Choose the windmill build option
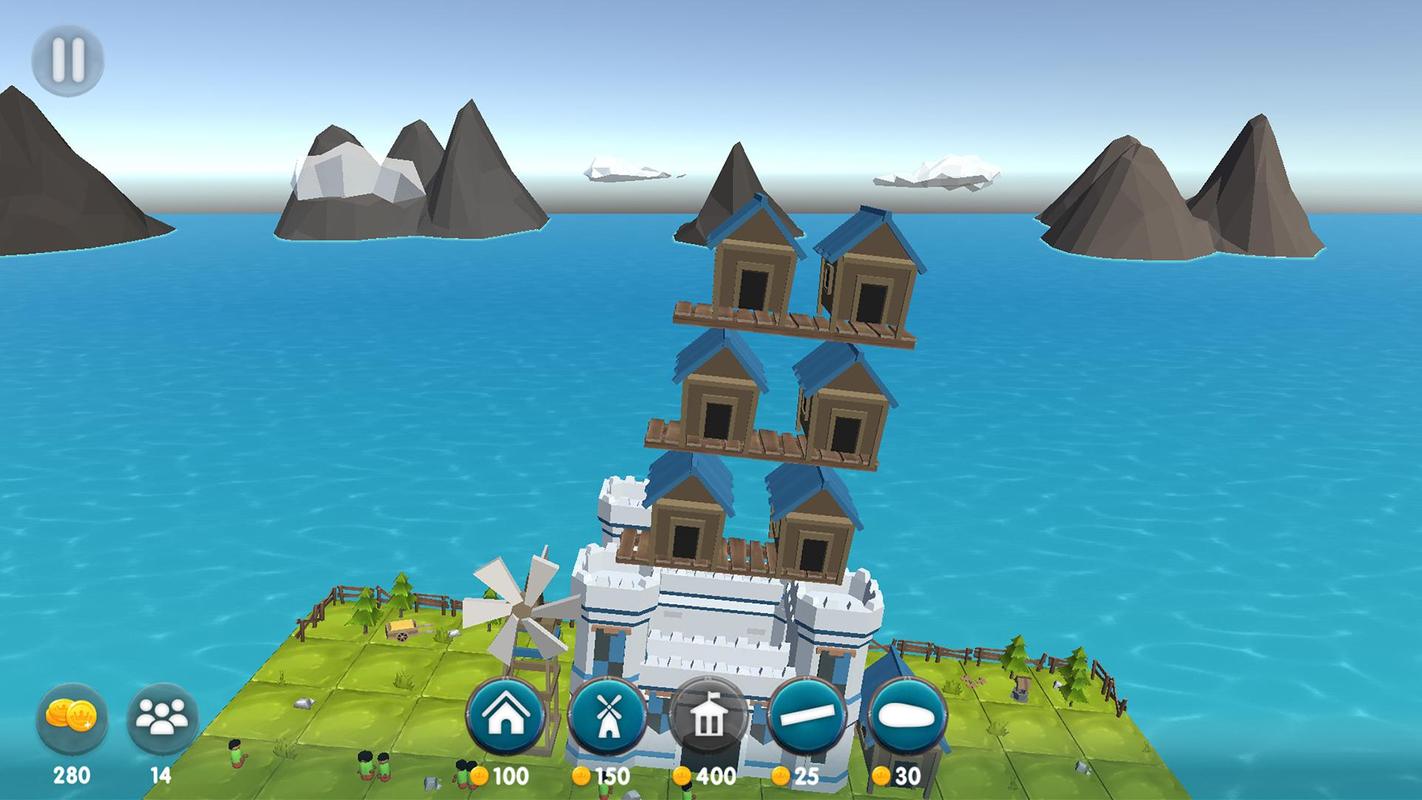The width and height of the screenshot is (1422, 800). point(607,717)
